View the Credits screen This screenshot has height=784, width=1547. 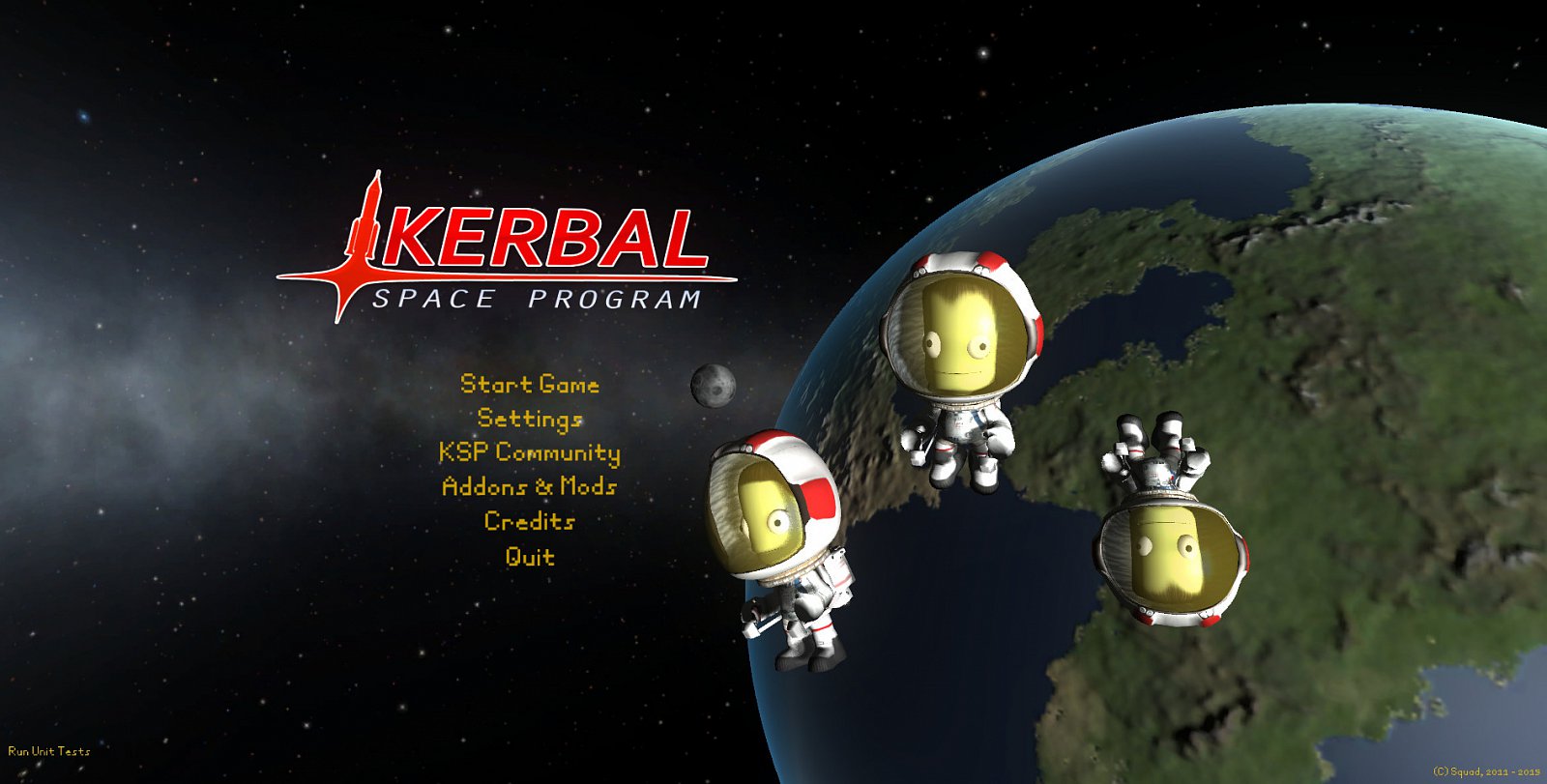pyautogui.click(x=530, y=522)
